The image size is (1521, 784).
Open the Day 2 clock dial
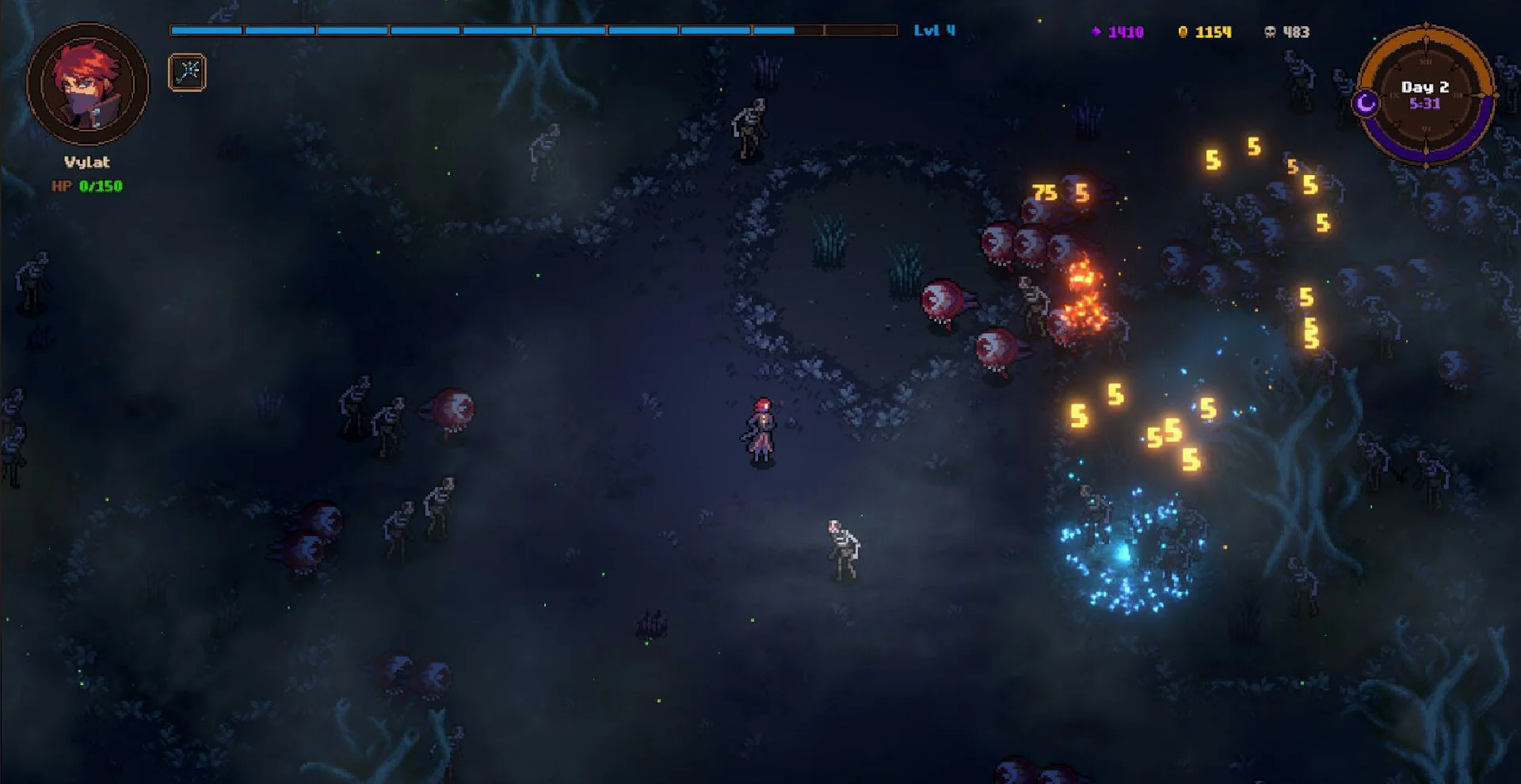click(x=1425, y=95)
